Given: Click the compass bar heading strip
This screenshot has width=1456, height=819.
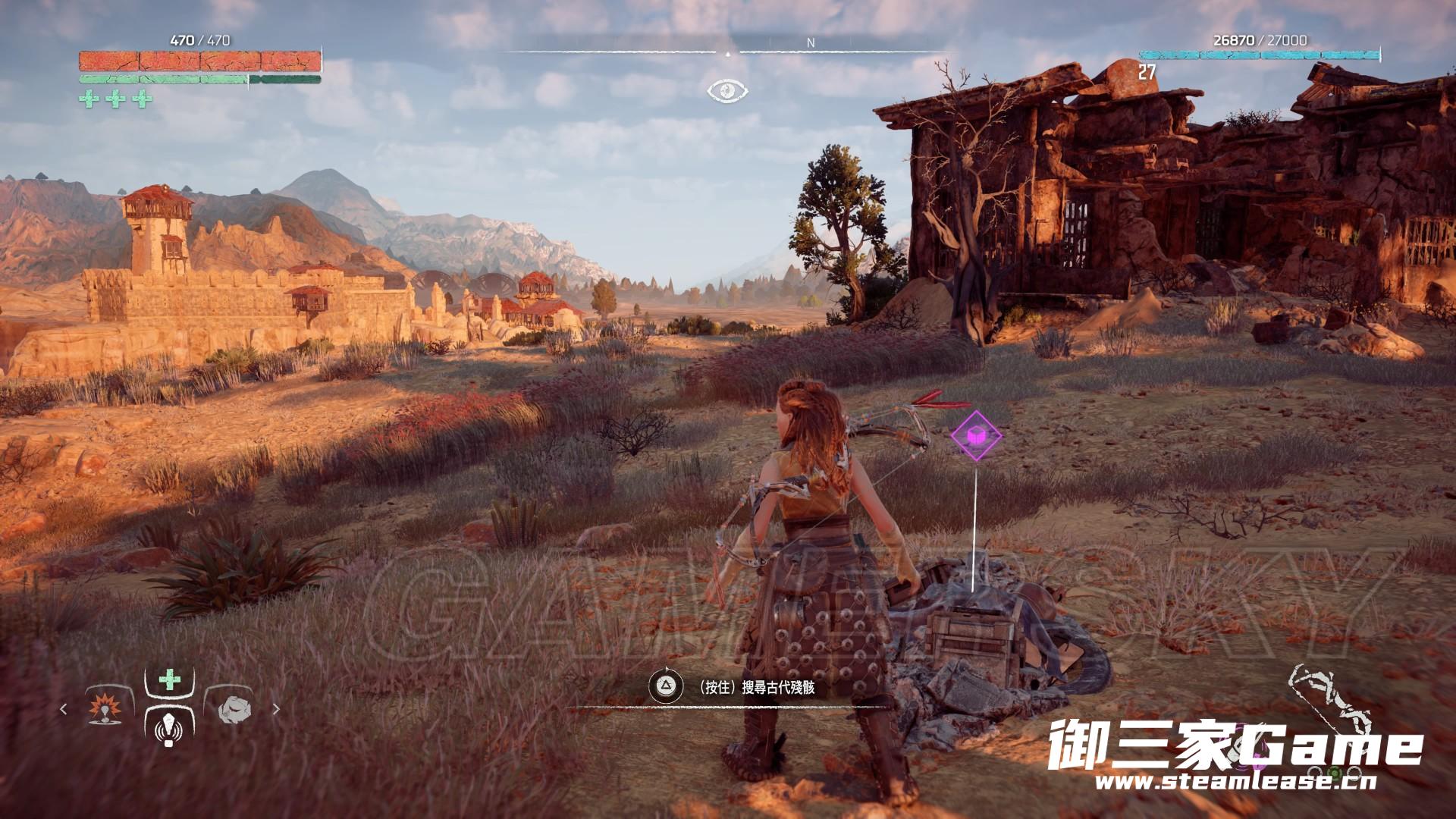Looking at the screenshot, I should 727,52.
